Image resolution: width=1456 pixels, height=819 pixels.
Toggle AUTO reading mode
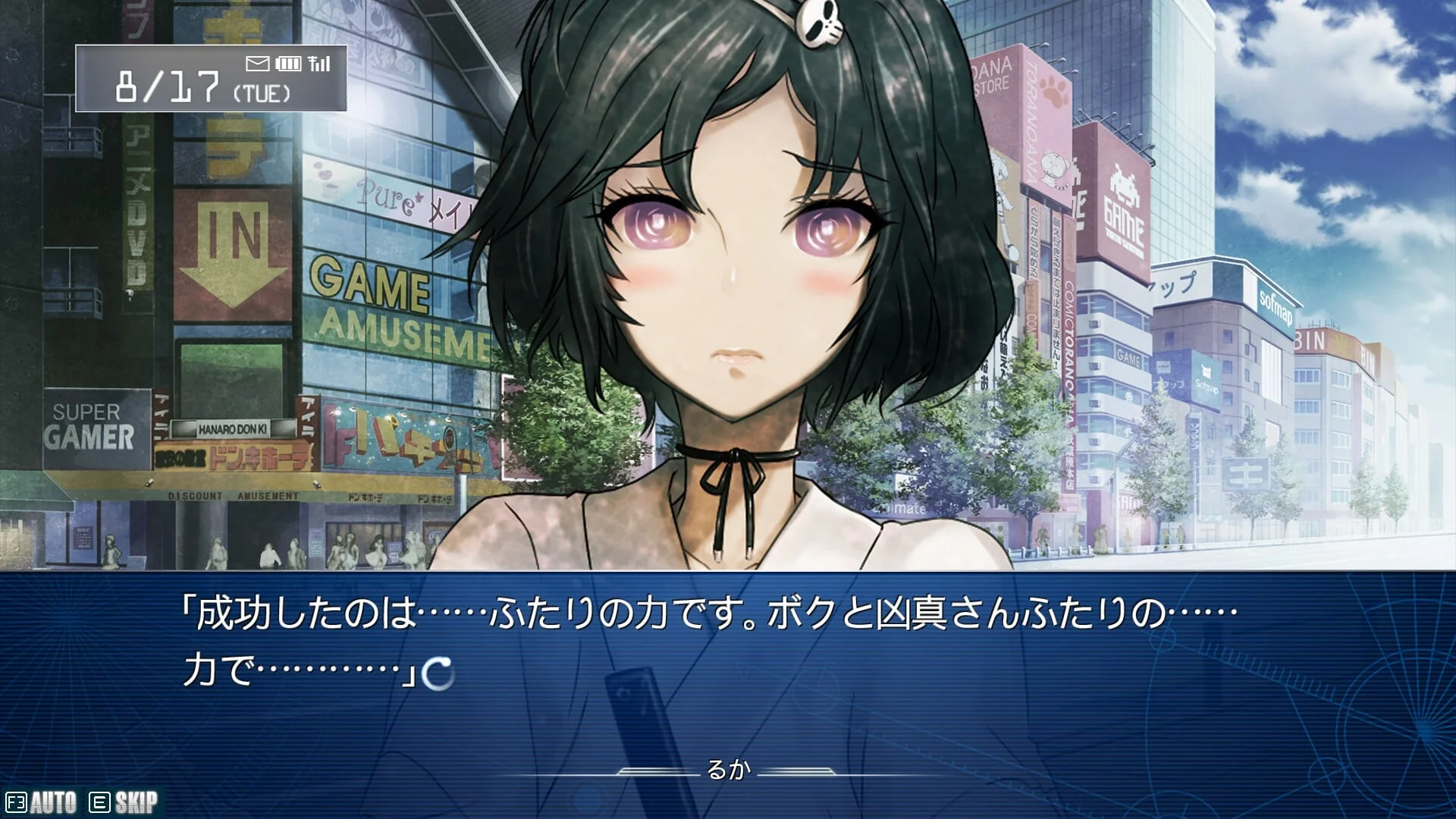[42, 802]
